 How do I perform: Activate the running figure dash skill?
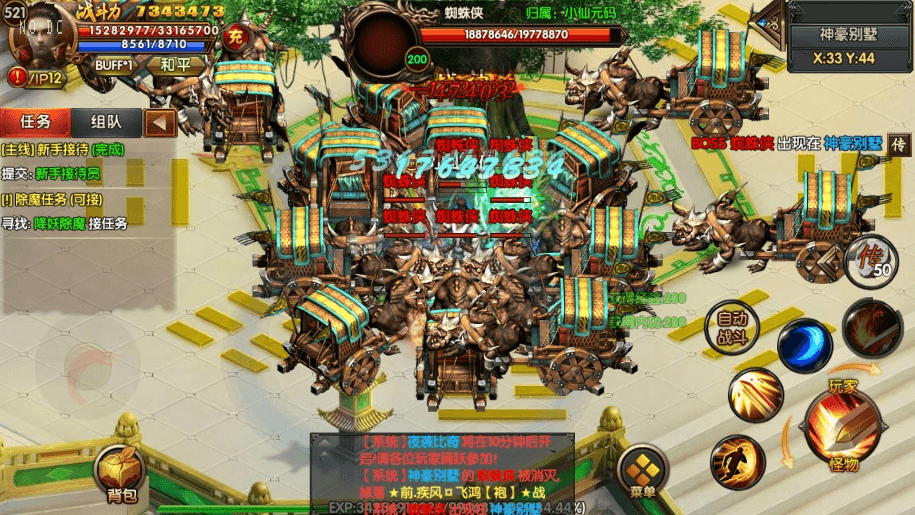(x=738, y=461)
